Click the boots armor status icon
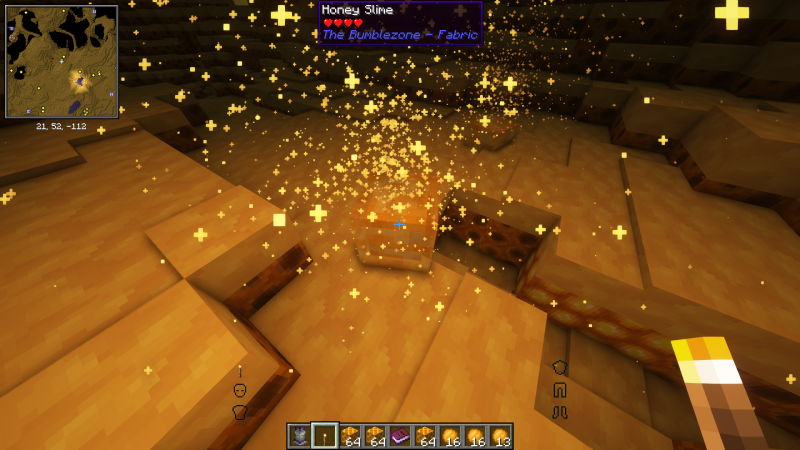Image resolution: width=800 pixels, height=450 pixels. coord(560,410)
